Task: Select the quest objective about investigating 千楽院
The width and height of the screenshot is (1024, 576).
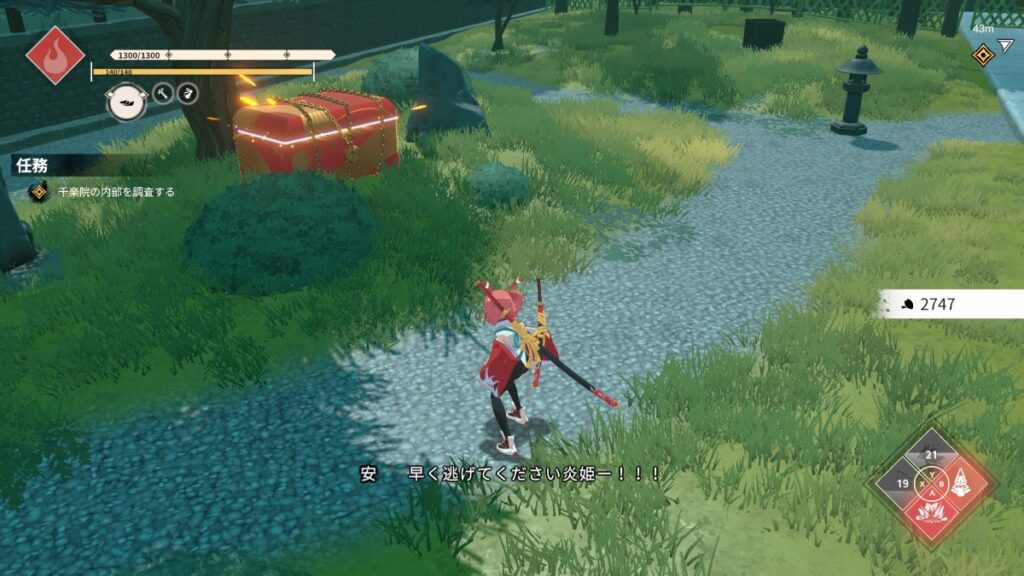Action: pyautogui.click(x=113, y=192)
